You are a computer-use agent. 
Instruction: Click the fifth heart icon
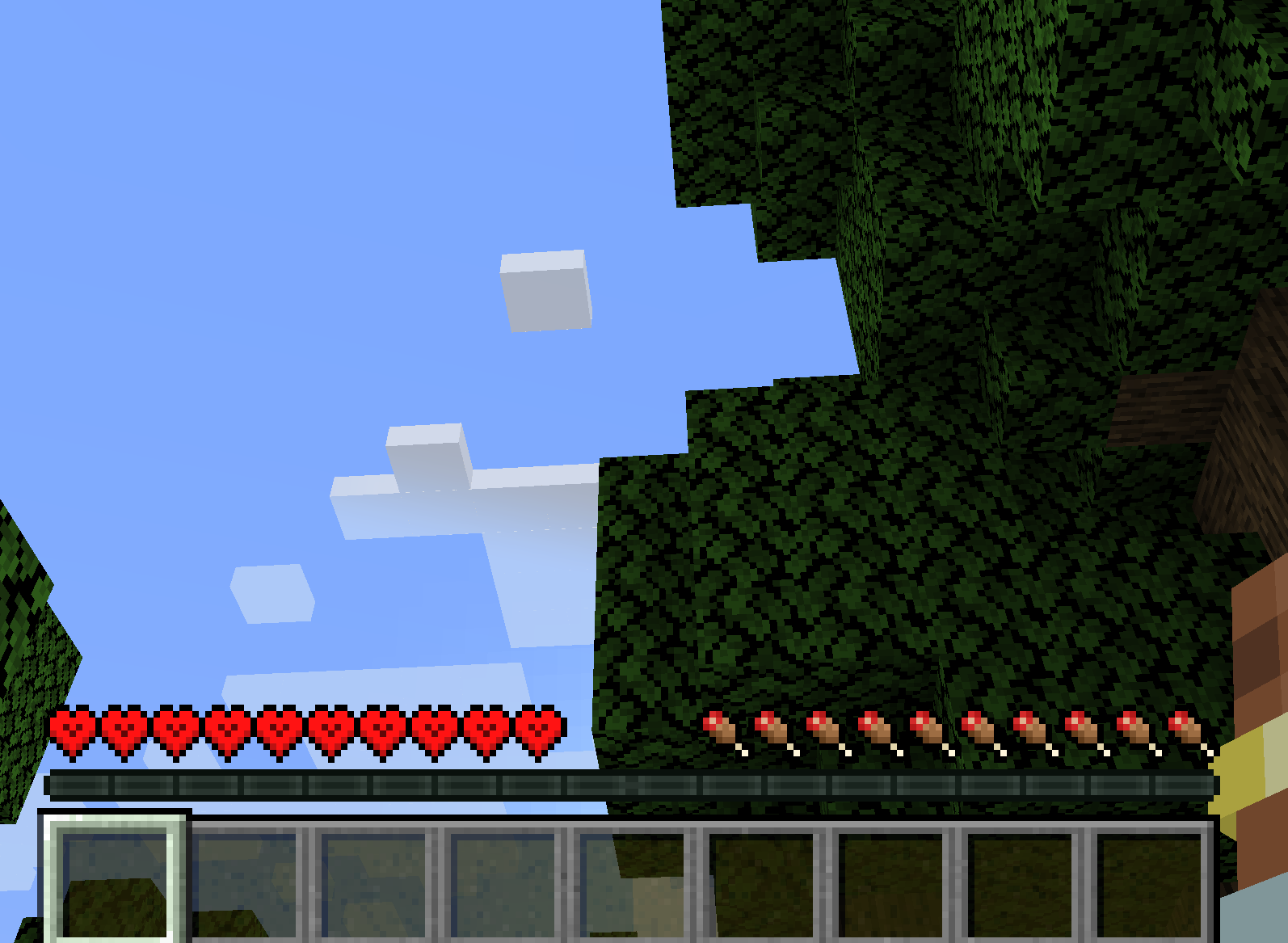[x=279, y=731]
